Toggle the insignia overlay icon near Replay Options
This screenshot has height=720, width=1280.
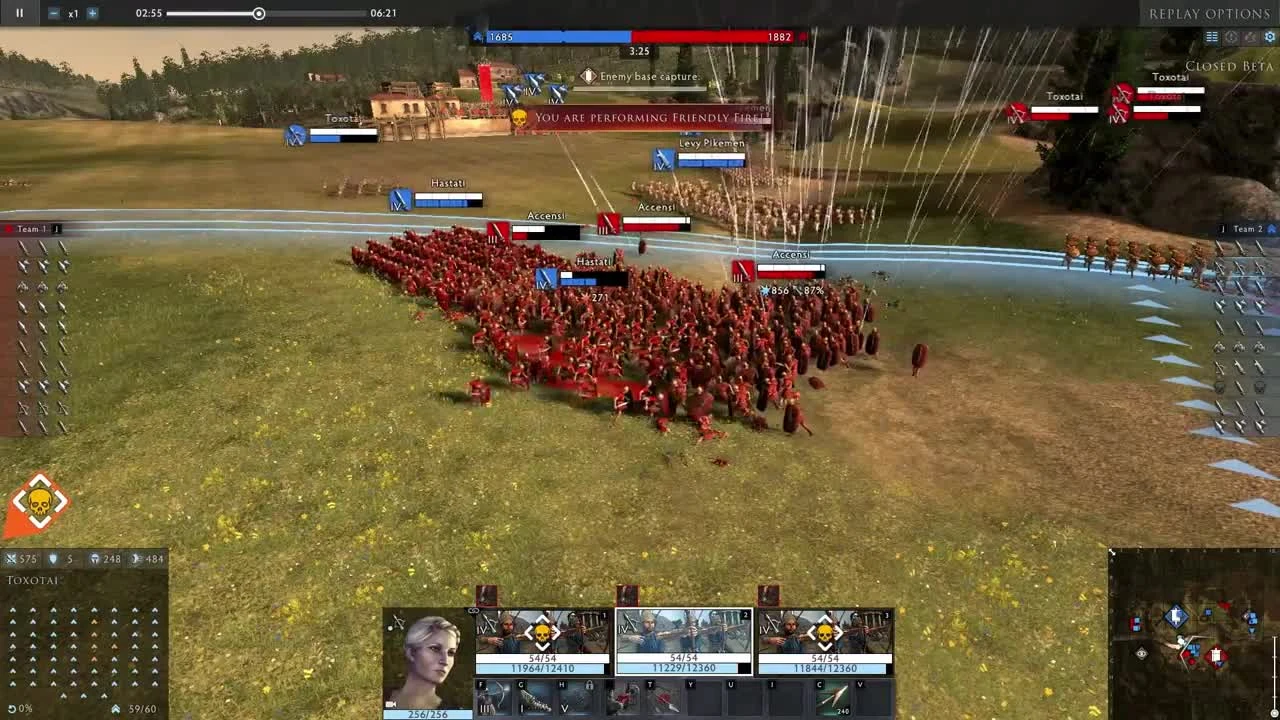pyautogui.click(x=1232, y=37)
